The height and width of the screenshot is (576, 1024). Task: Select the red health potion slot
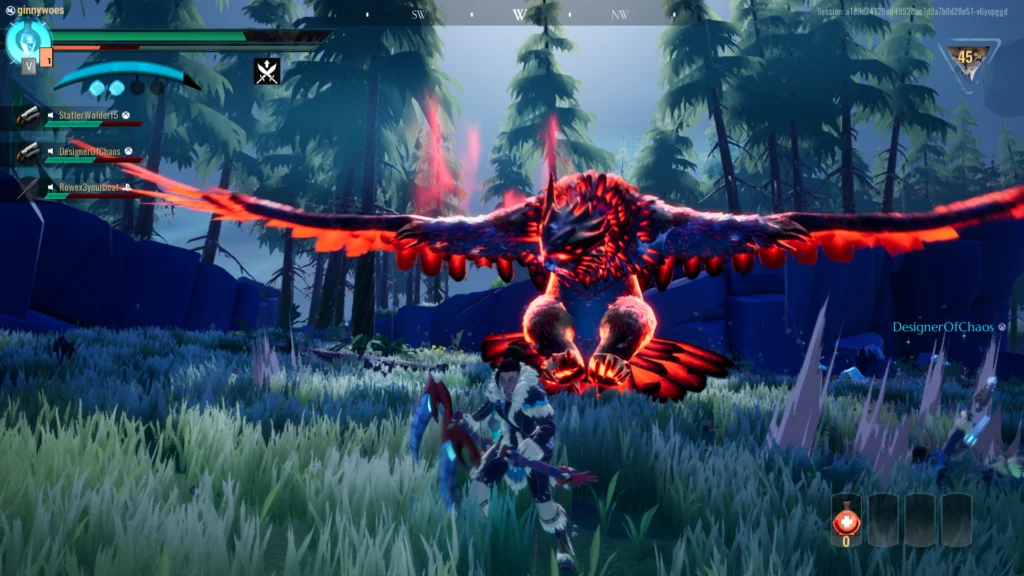tap(846, 520)
